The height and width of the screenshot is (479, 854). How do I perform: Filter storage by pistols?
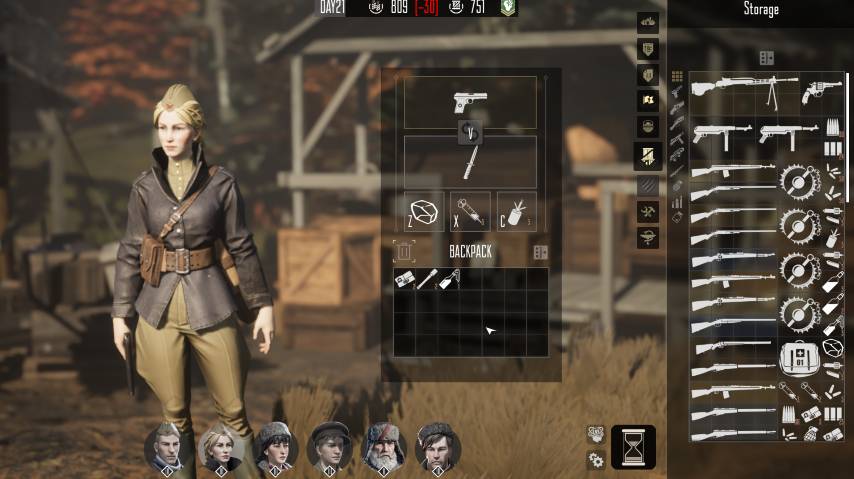point(677,93)
